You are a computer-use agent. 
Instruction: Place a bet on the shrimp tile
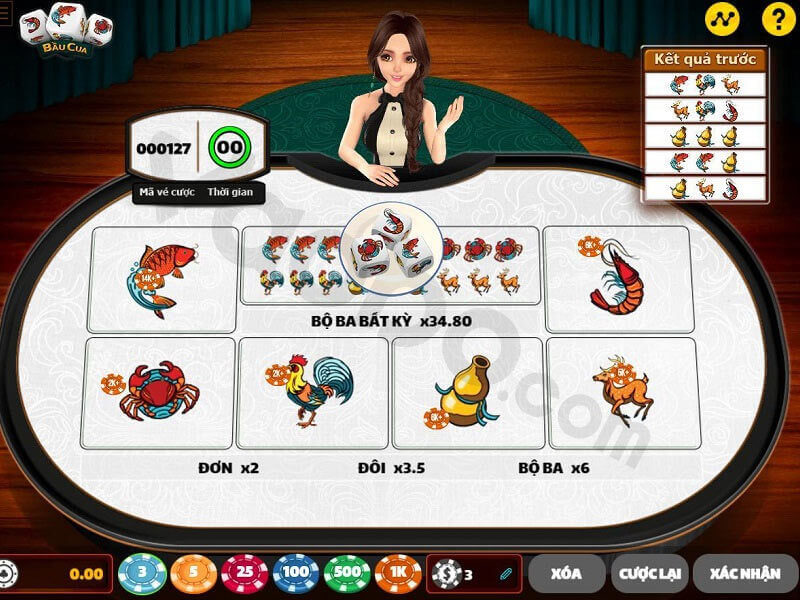(x=618, y=278)
